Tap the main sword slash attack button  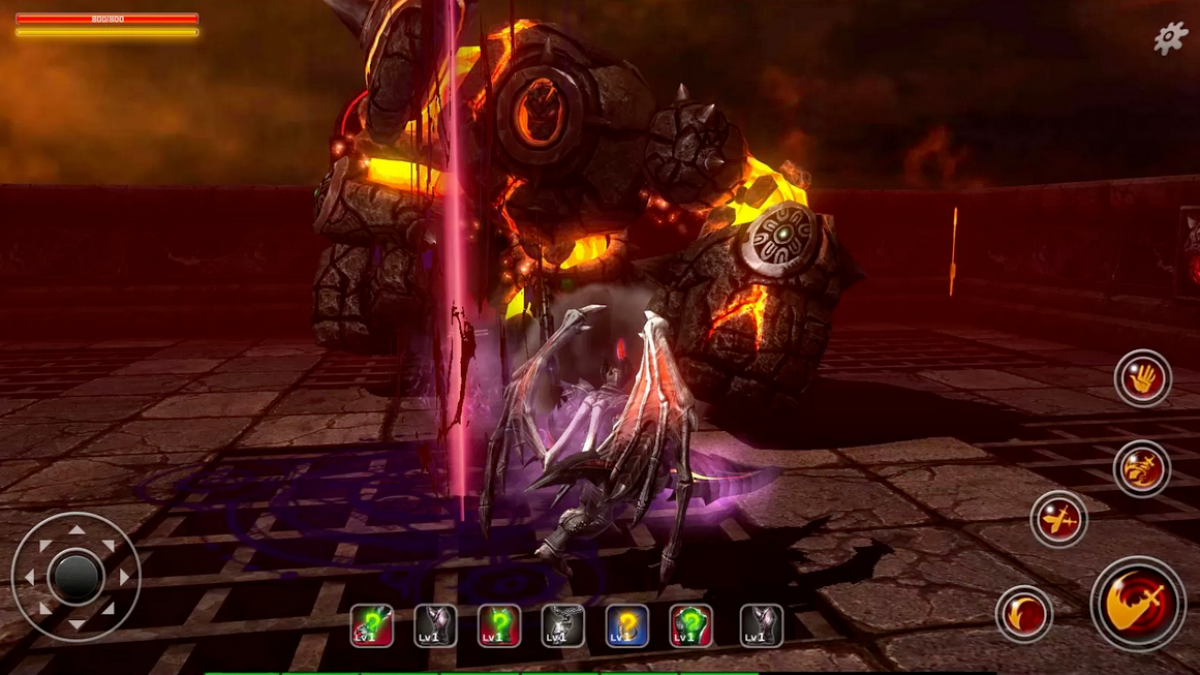point(1138,604)
